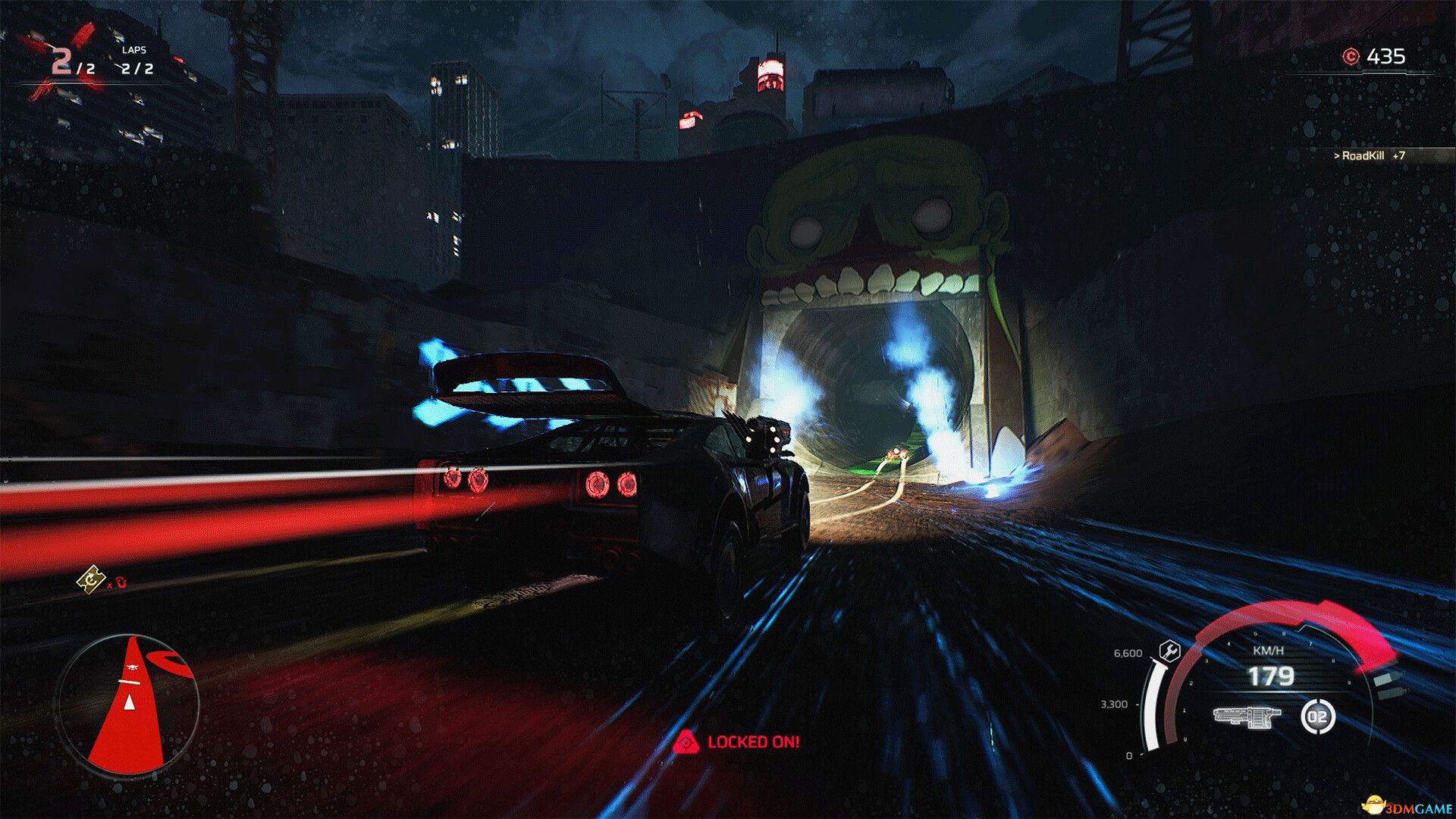Click the repair wrench icon above RPM gauge
The width and height of the screenshot is (1456, 819).
click(1169, 651)
